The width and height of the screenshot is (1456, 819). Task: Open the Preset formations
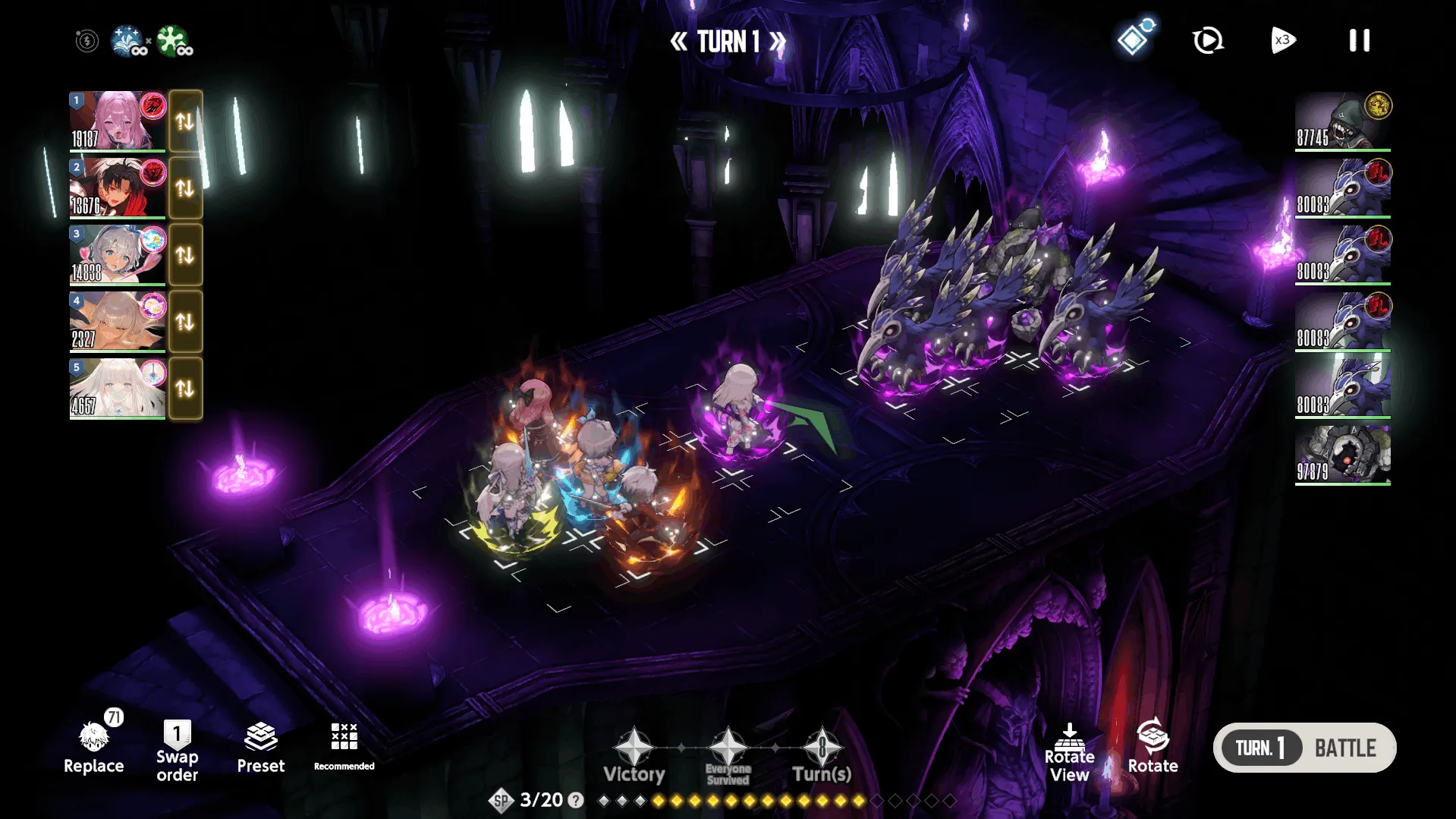click(260, 748)
